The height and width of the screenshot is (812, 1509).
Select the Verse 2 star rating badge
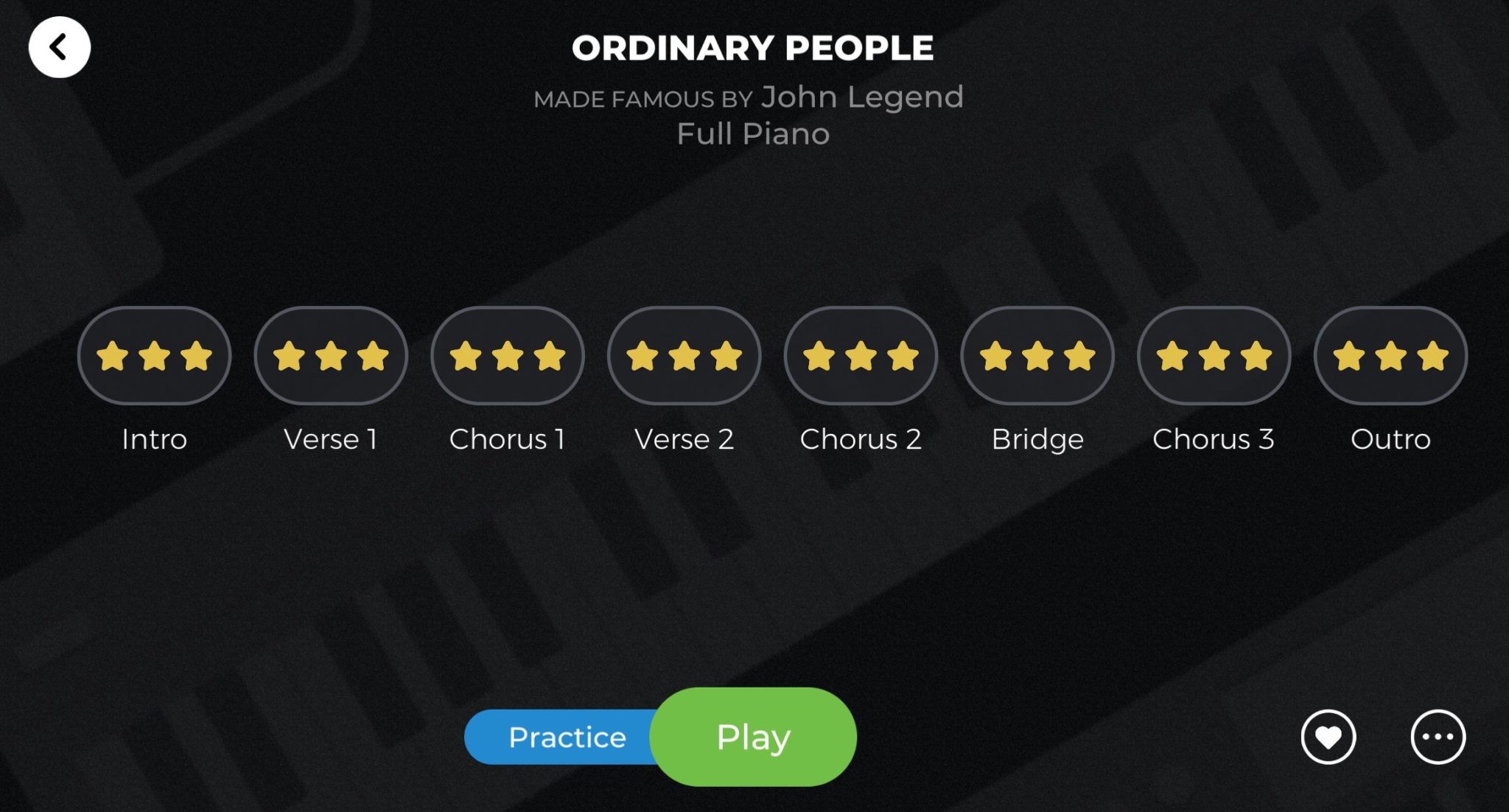click(684, 355)
